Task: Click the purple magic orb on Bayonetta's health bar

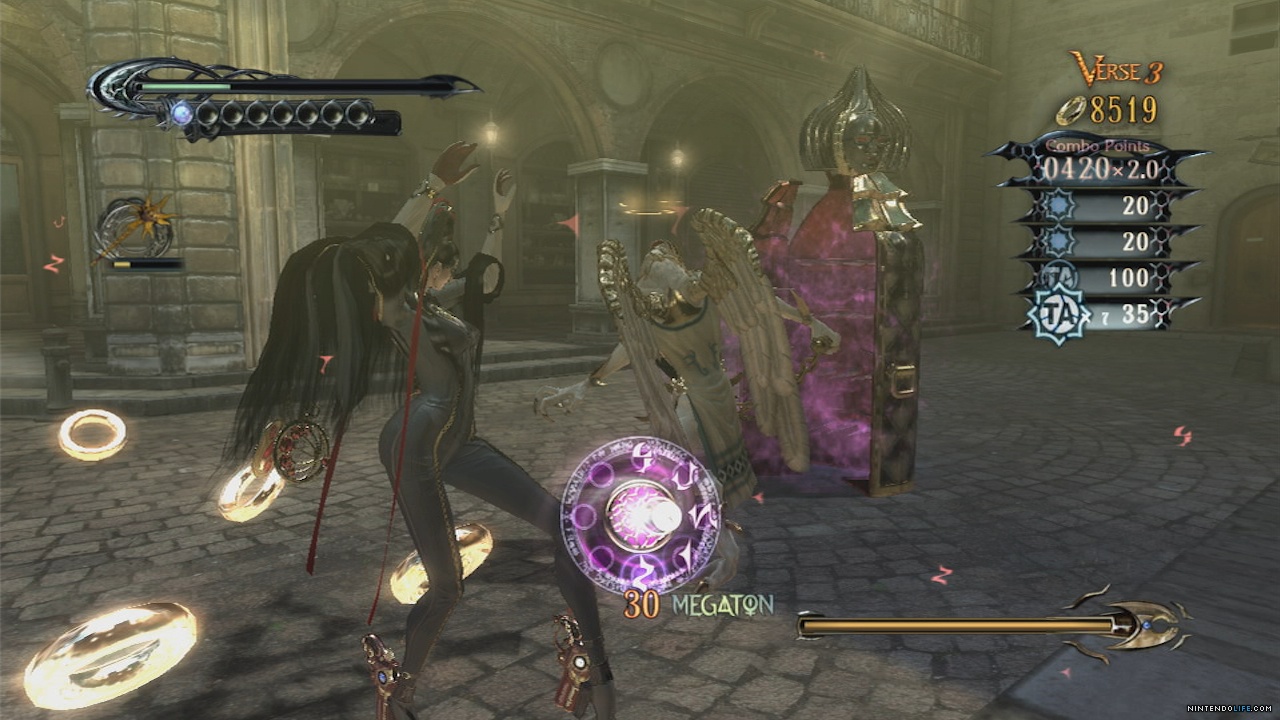Action: (x=183, y=111)
